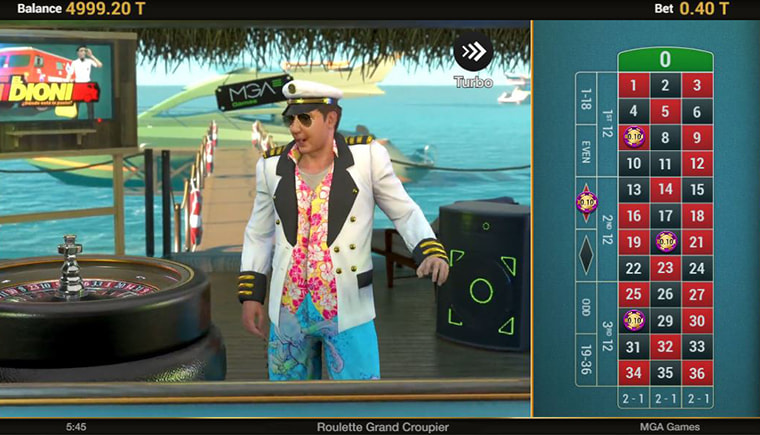Select the black diamond colour bet
The height and width of the screenshot is (435, 760).
pos(586,254)
